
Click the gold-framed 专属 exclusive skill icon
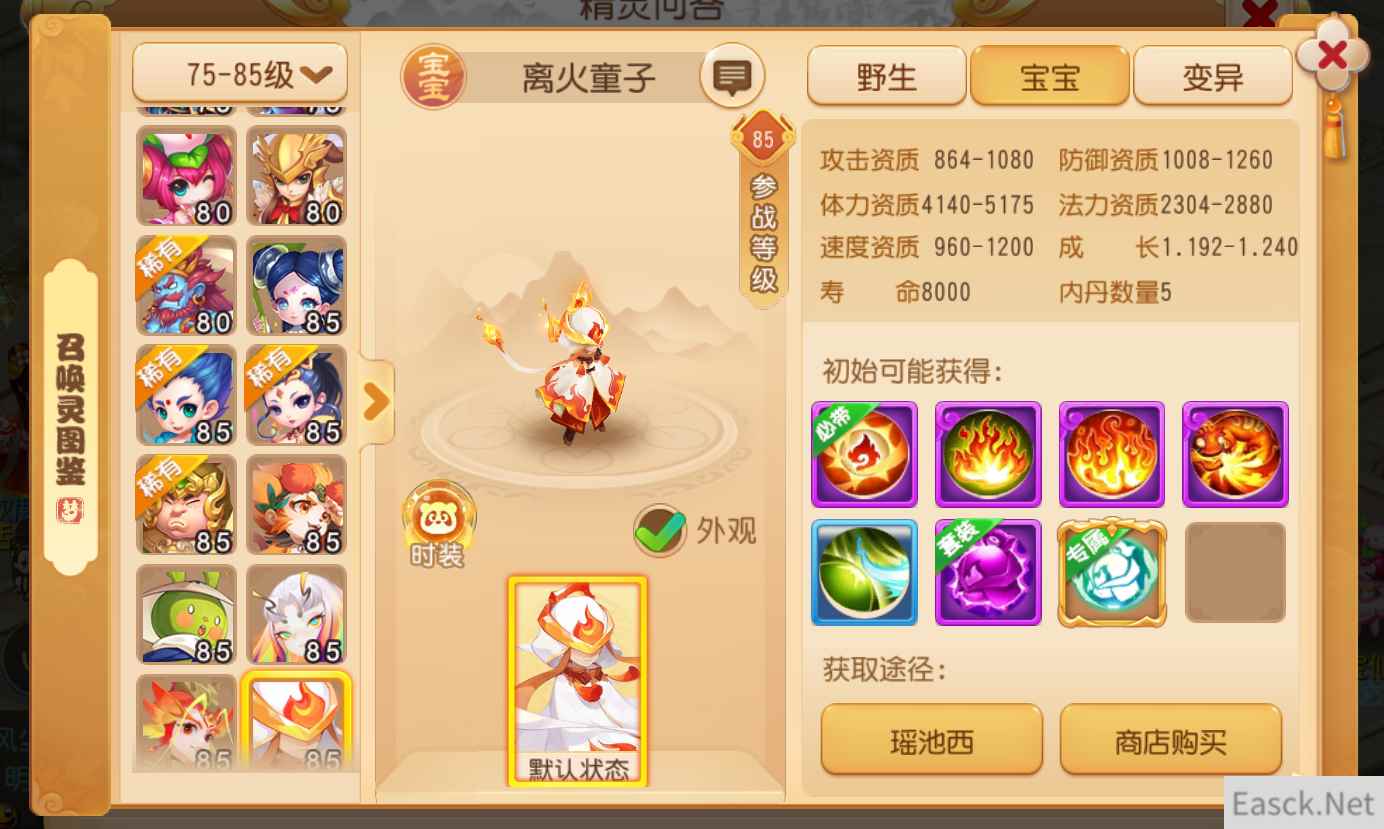(1111, 573)
